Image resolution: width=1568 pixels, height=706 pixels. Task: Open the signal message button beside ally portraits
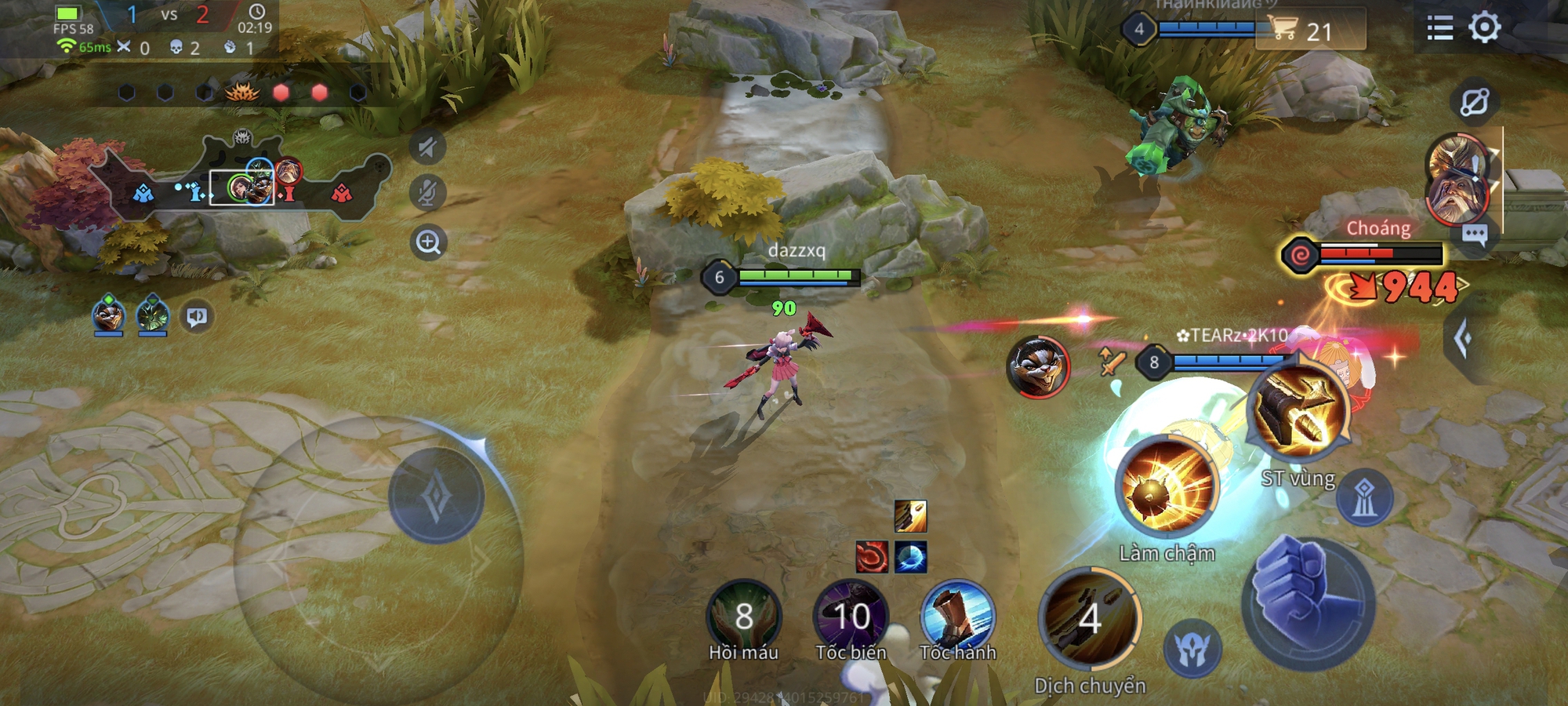[196, 317]
